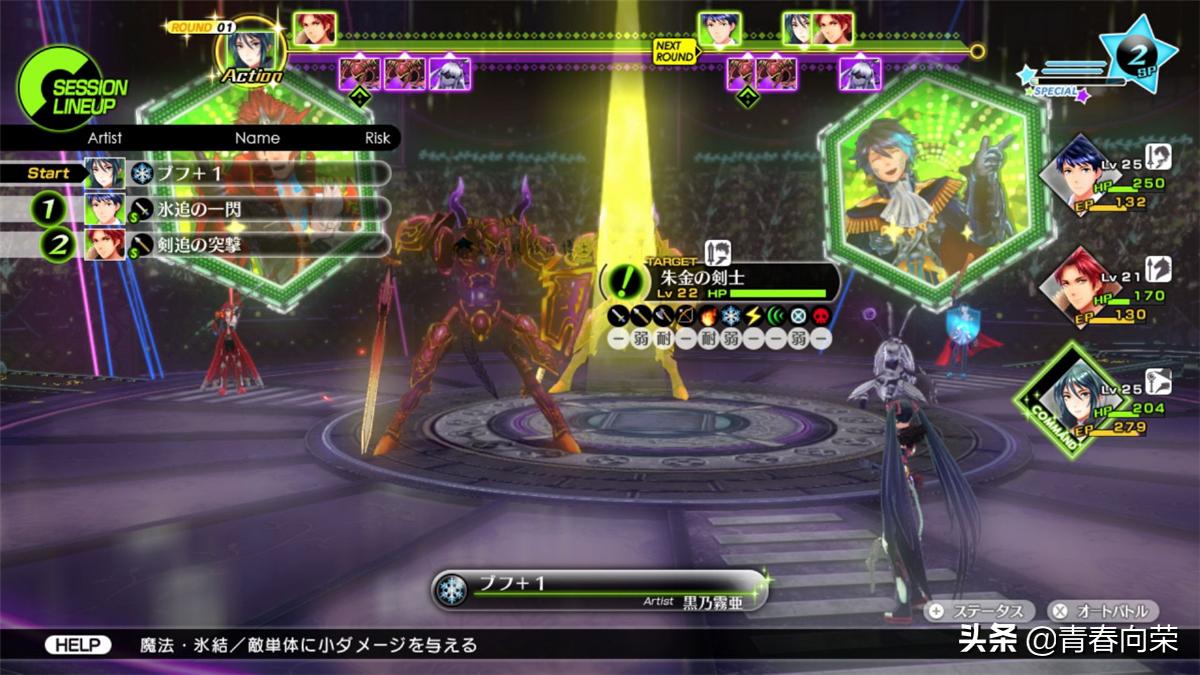Click the fire affinity icon on the target
The height and width of the screenshot is (675, 1200).
tap(708, 316)
